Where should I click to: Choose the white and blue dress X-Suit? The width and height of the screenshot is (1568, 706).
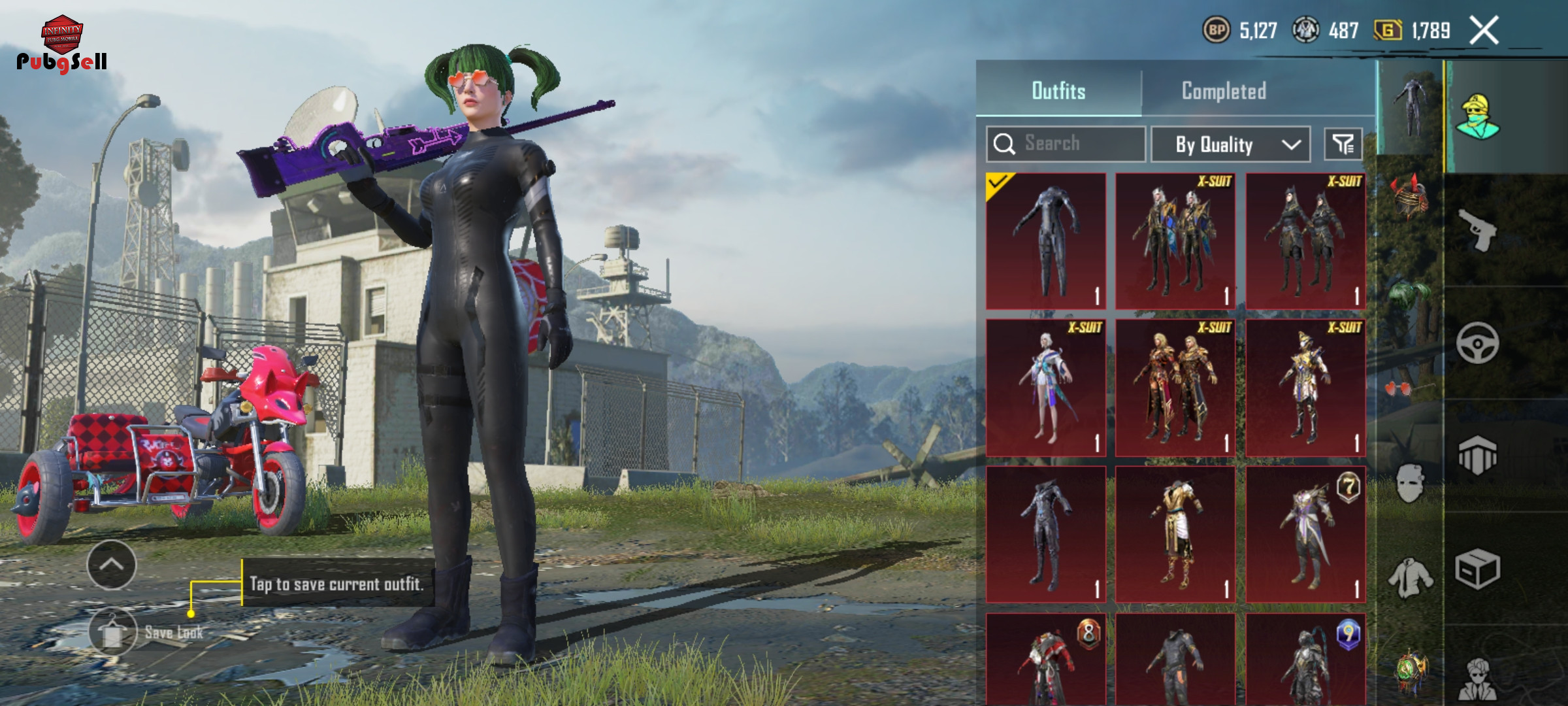point(1046,388)
